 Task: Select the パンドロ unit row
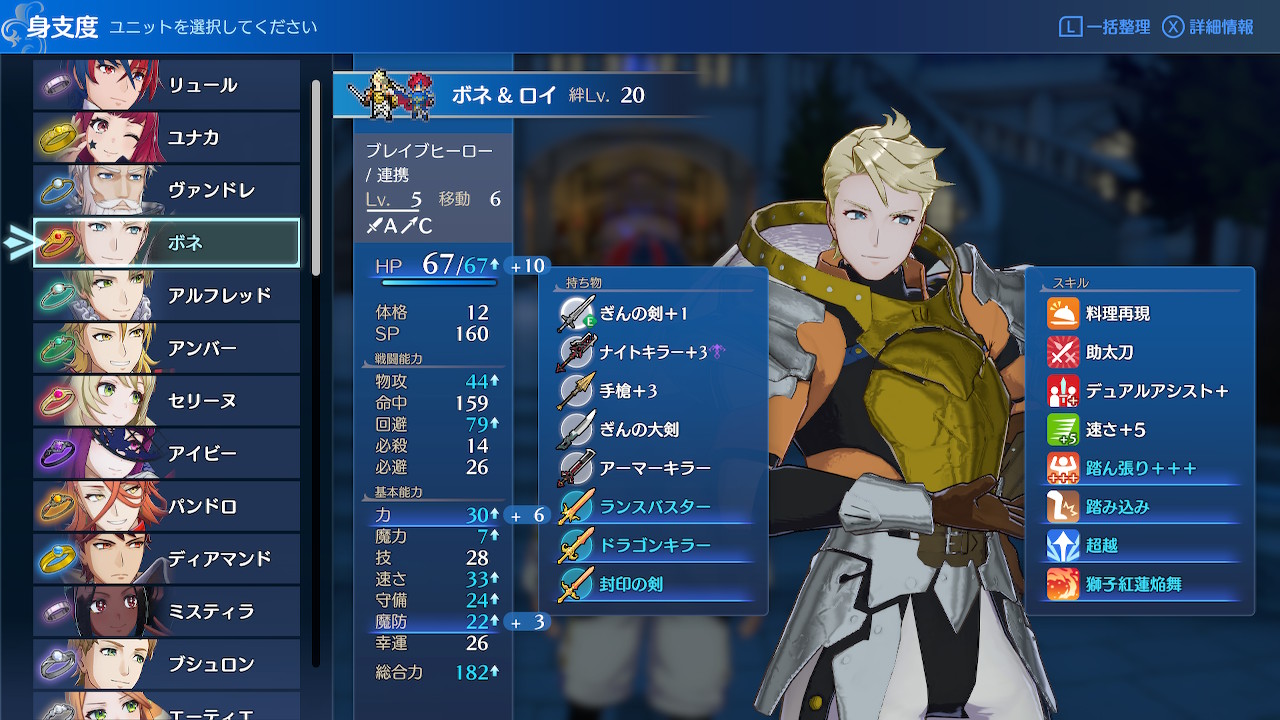tap(166, 507)
